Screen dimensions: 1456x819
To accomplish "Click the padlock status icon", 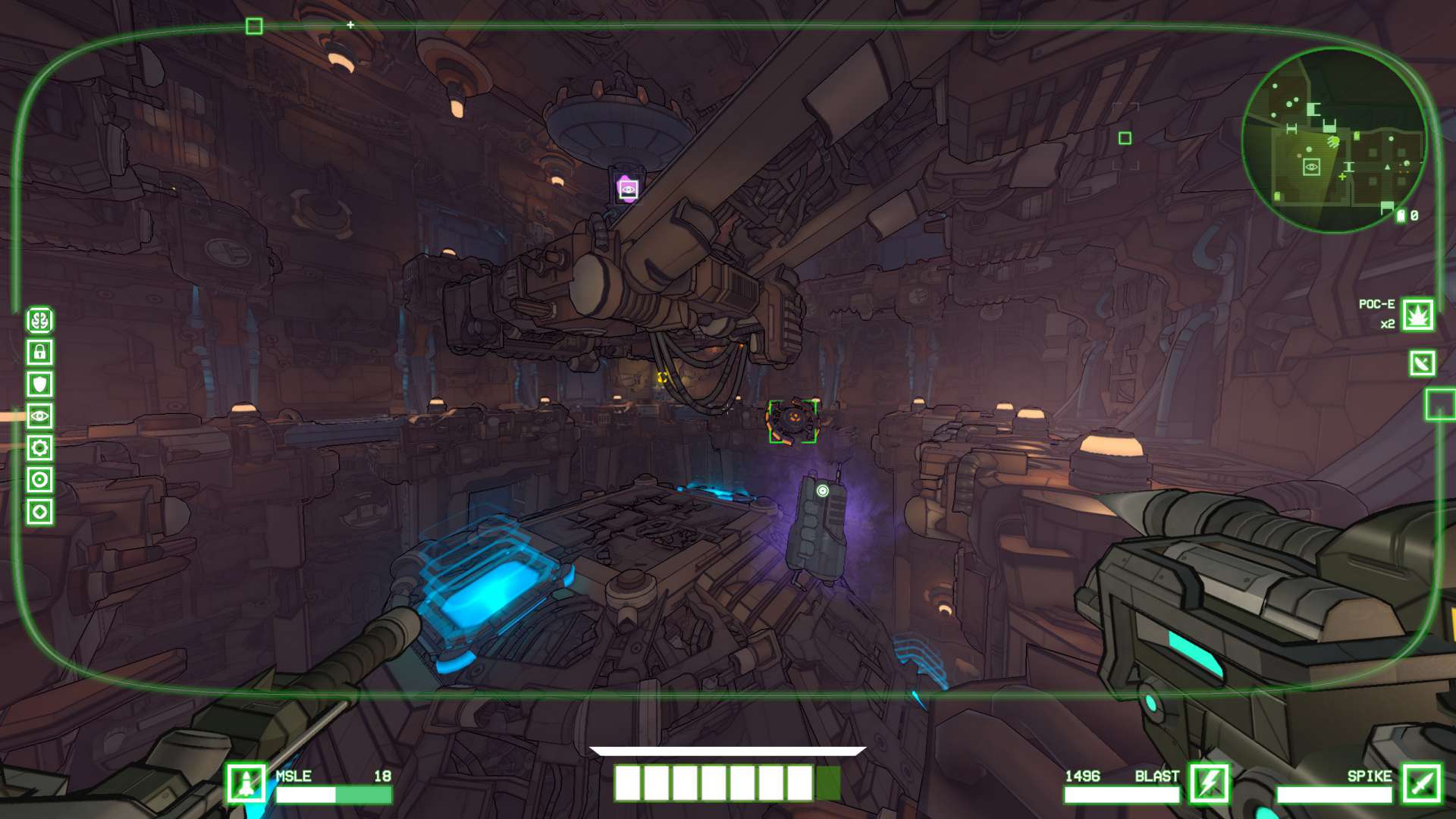I will click(40, 352).
